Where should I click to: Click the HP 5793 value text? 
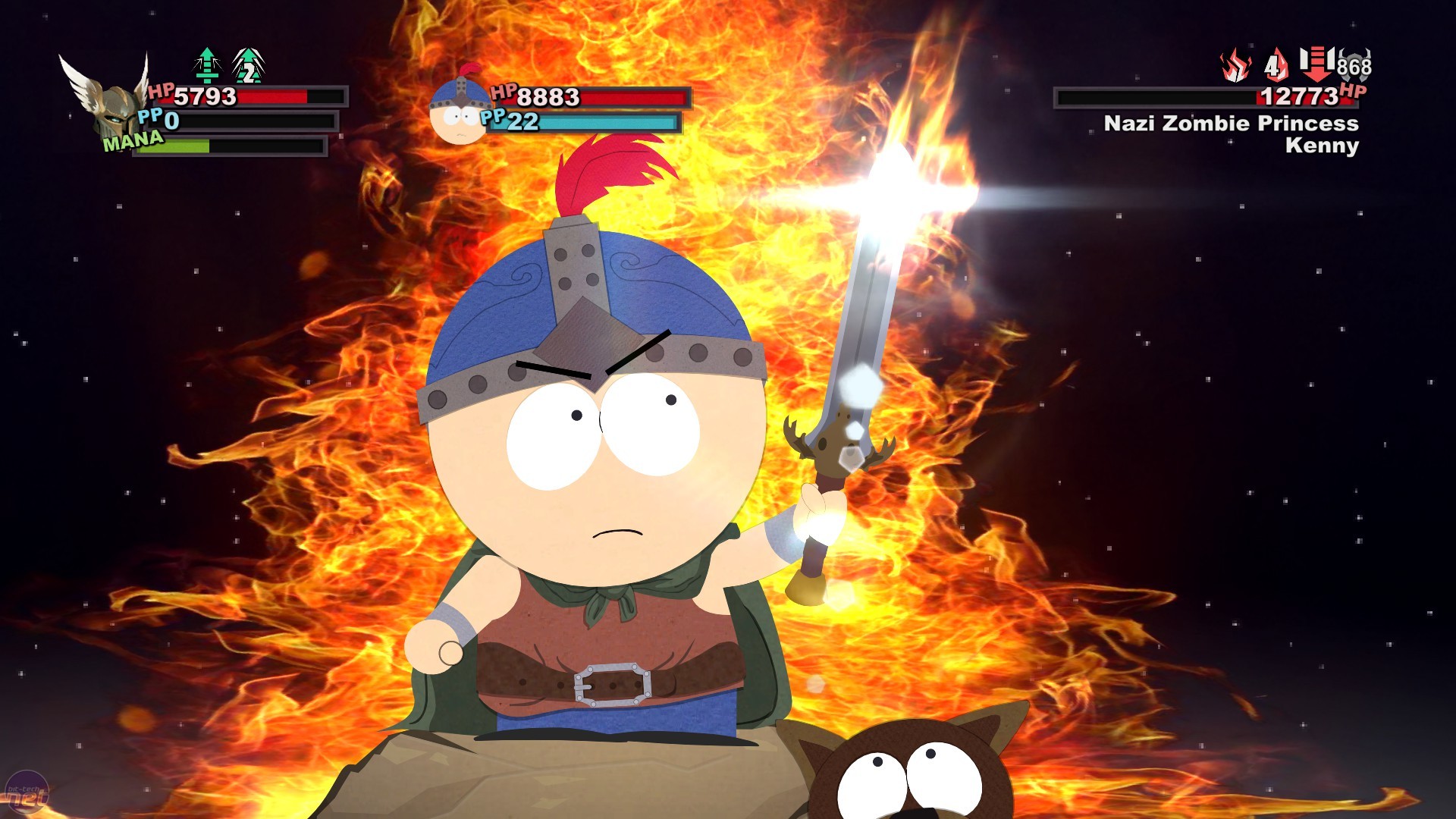click(x=205, y=97)
